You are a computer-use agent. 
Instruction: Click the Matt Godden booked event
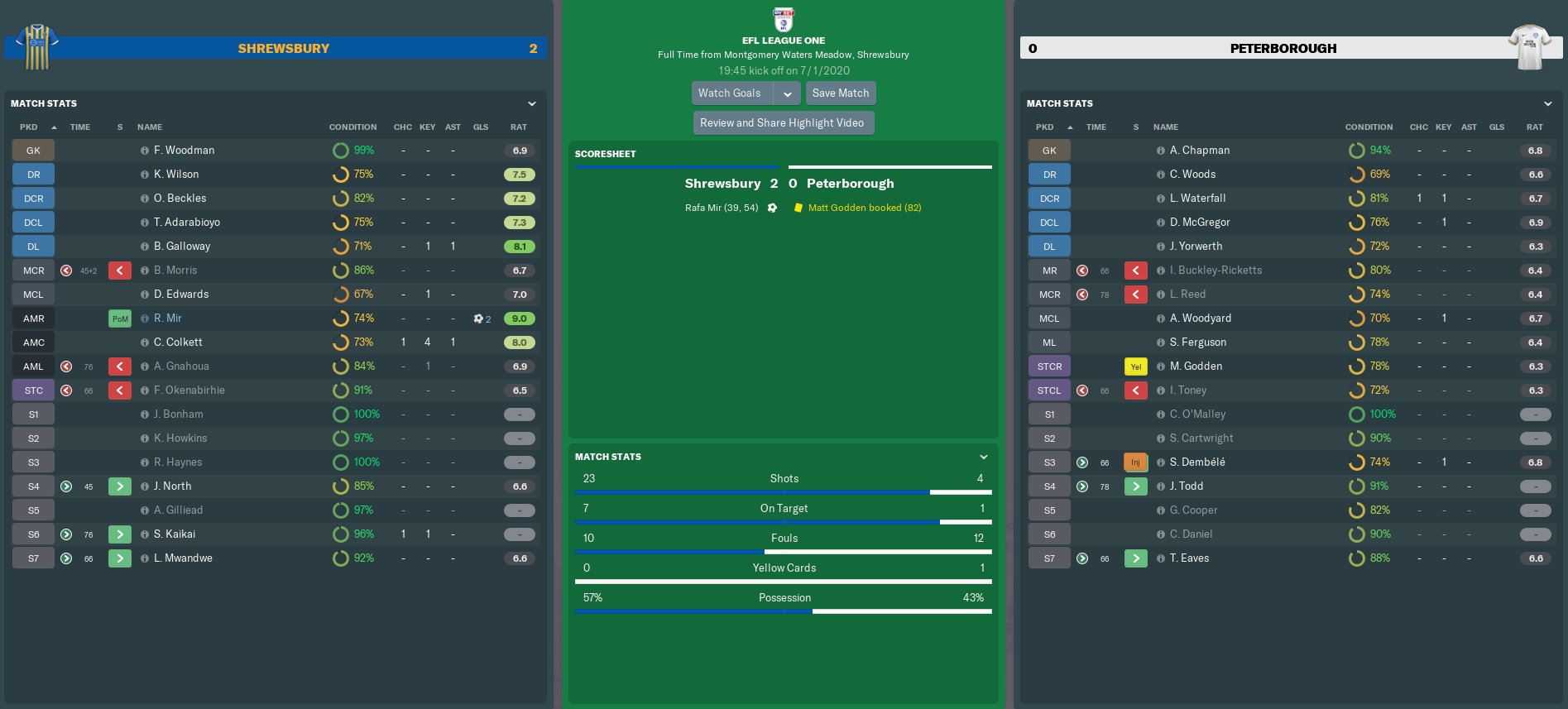(864, 208)
